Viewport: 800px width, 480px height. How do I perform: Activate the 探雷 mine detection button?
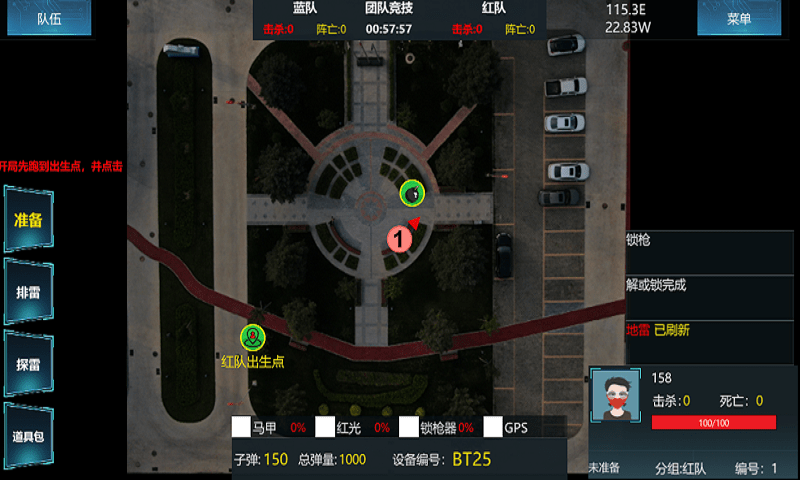[28, 365]
